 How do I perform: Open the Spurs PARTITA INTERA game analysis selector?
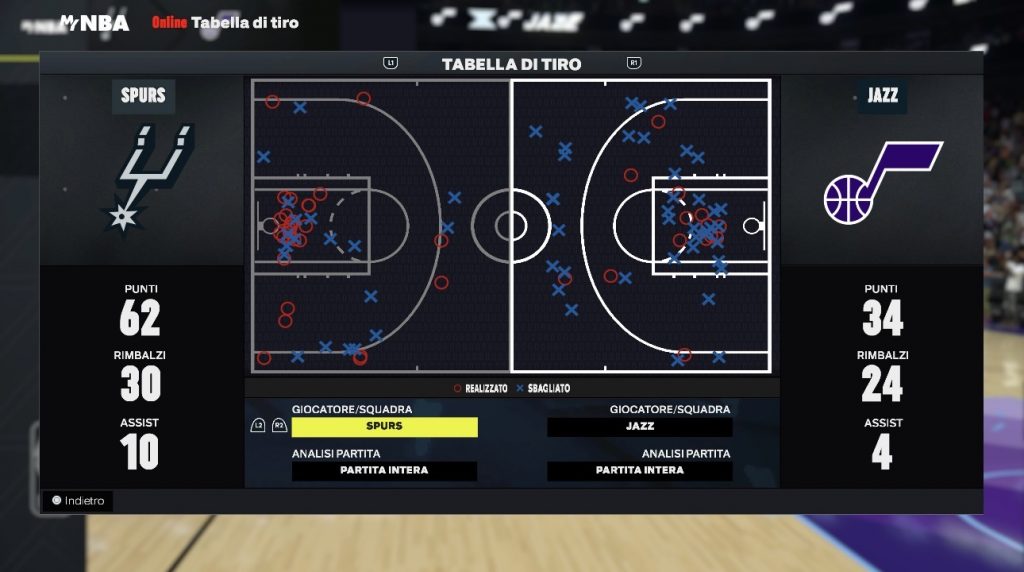[384, 471]
